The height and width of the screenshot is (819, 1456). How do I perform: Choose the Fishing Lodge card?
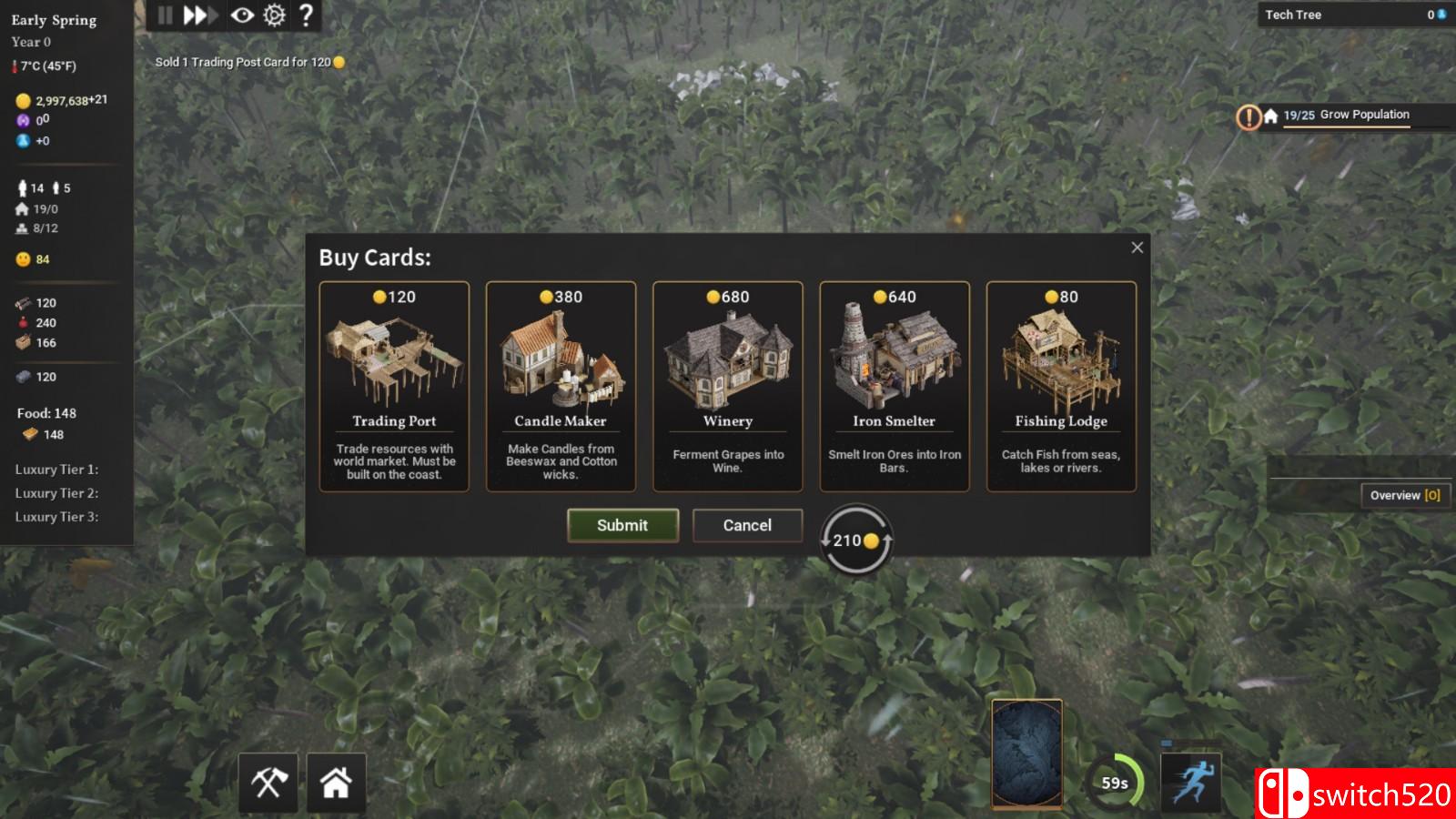tap(1061, 386)
